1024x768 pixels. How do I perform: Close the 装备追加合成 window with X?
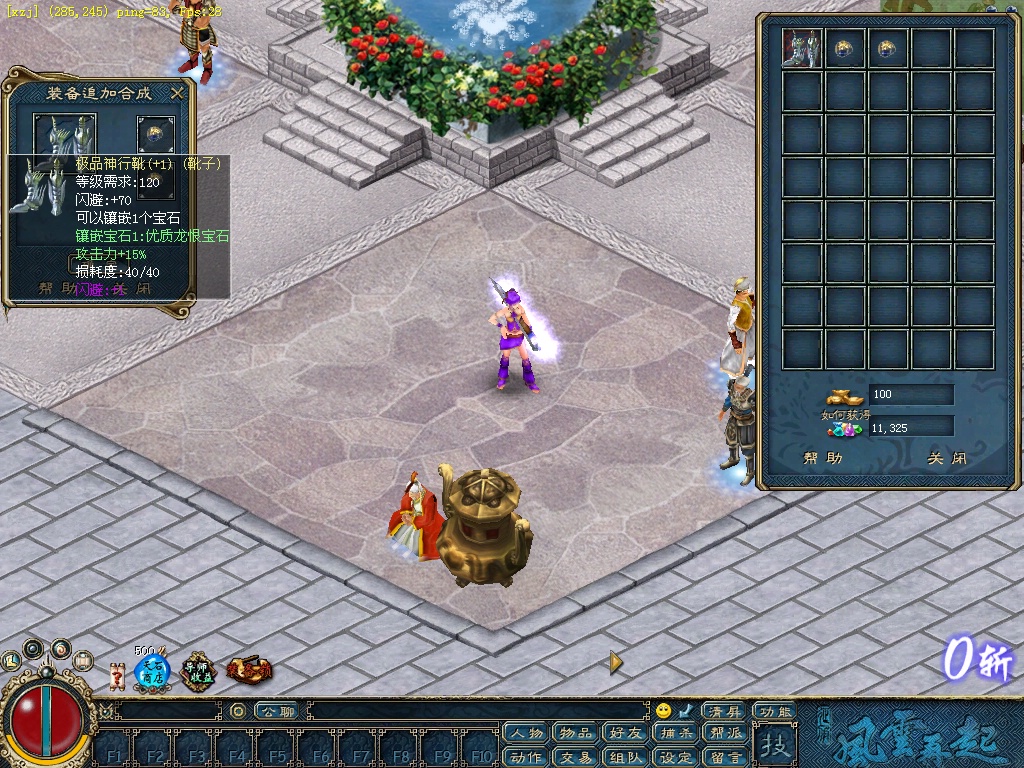tap(177, 93)
